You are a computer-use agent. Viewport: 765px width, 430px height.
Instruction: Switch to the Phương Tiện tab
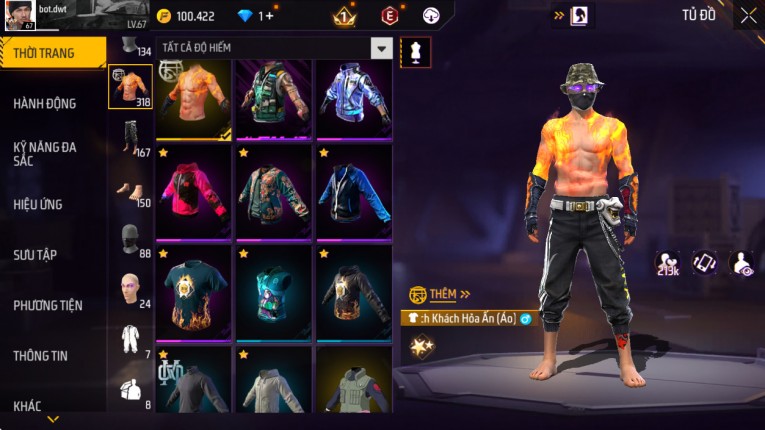pos(48,305)
